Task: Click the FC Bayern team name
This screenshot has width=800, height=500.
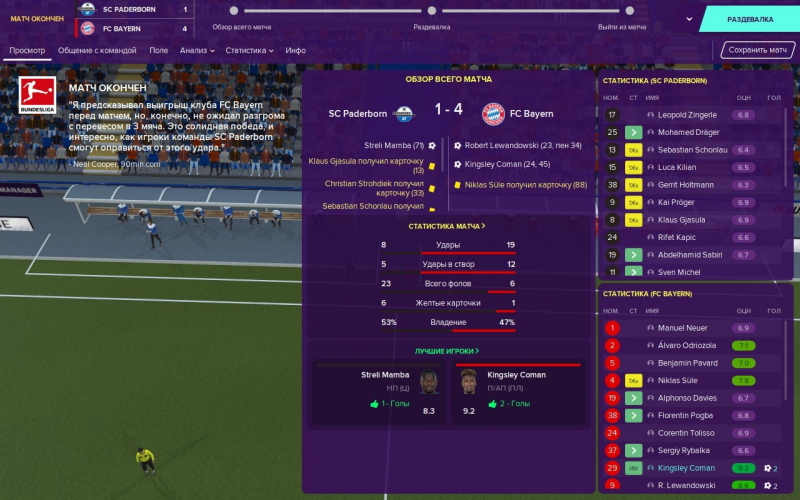Action: coord(531,113)
